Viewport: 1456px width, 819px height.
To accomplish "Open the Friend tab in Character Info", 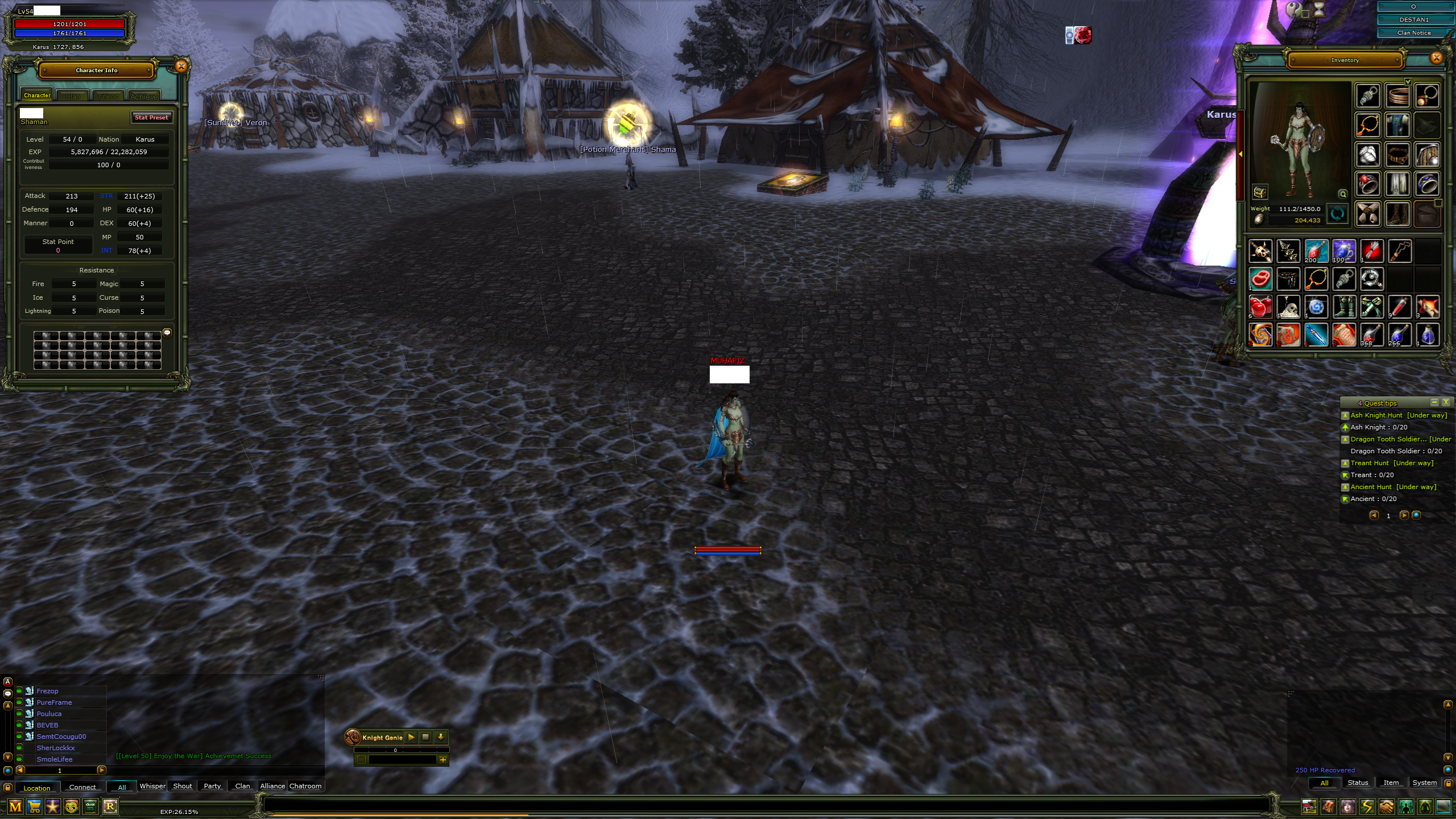I will click(x=109, y=96).
